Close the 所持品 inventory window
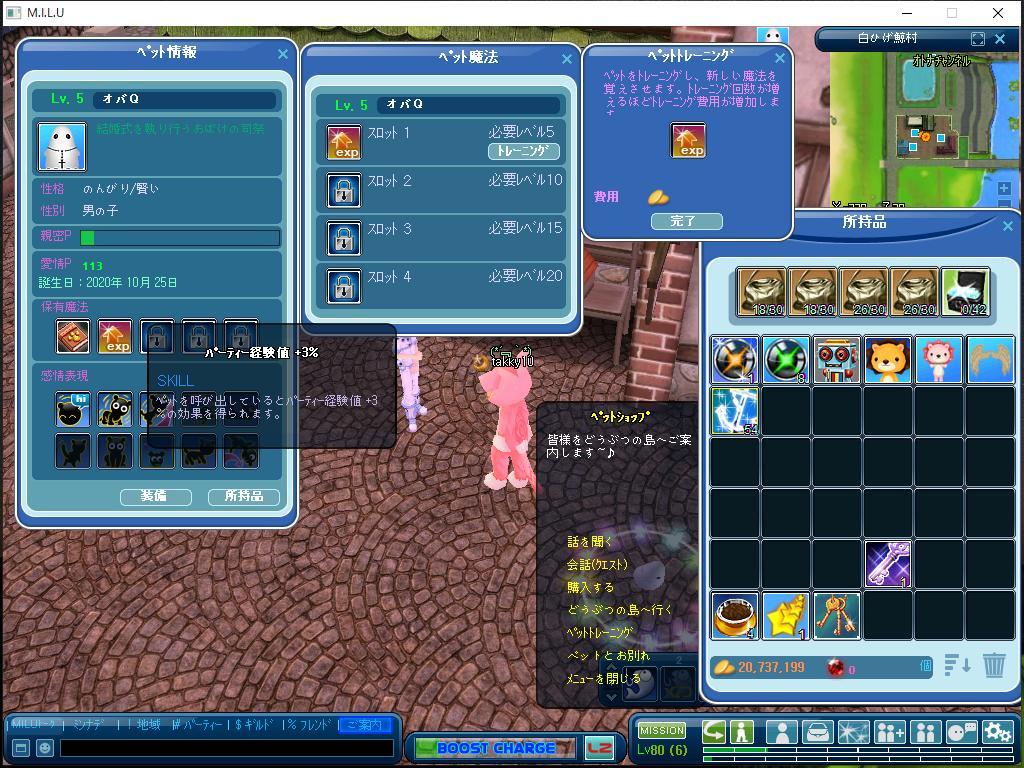 [x=1007, y=226]
